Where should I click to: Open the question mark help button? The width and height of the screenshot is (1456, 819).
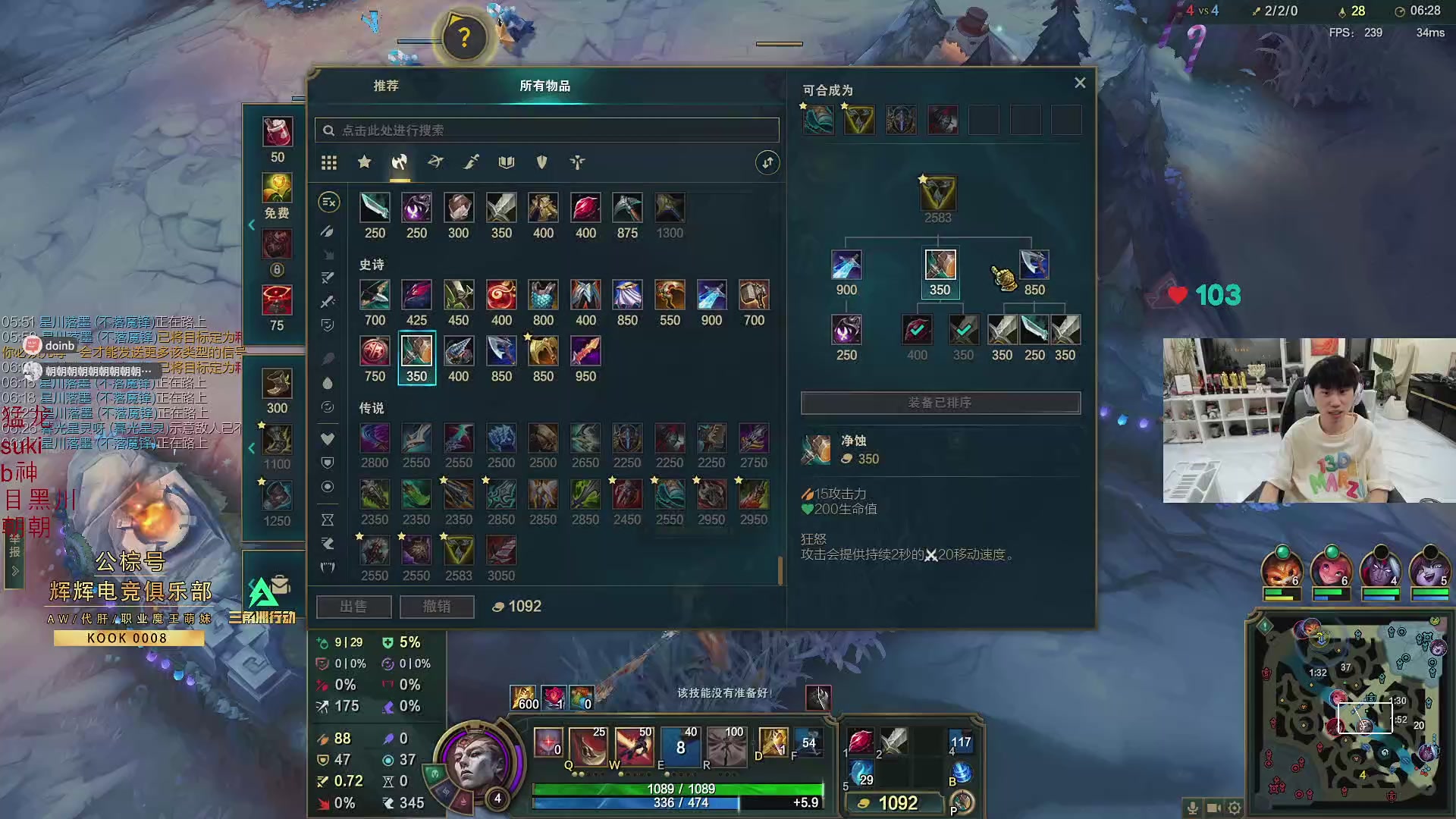(464, 36)
